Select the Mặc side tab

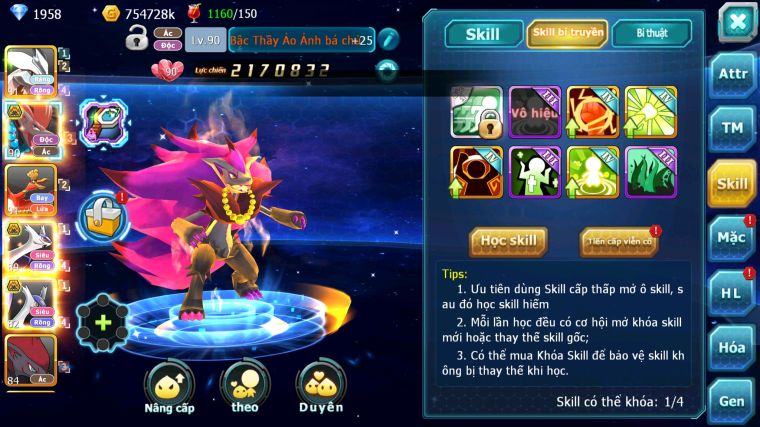[x=732, y=238]
